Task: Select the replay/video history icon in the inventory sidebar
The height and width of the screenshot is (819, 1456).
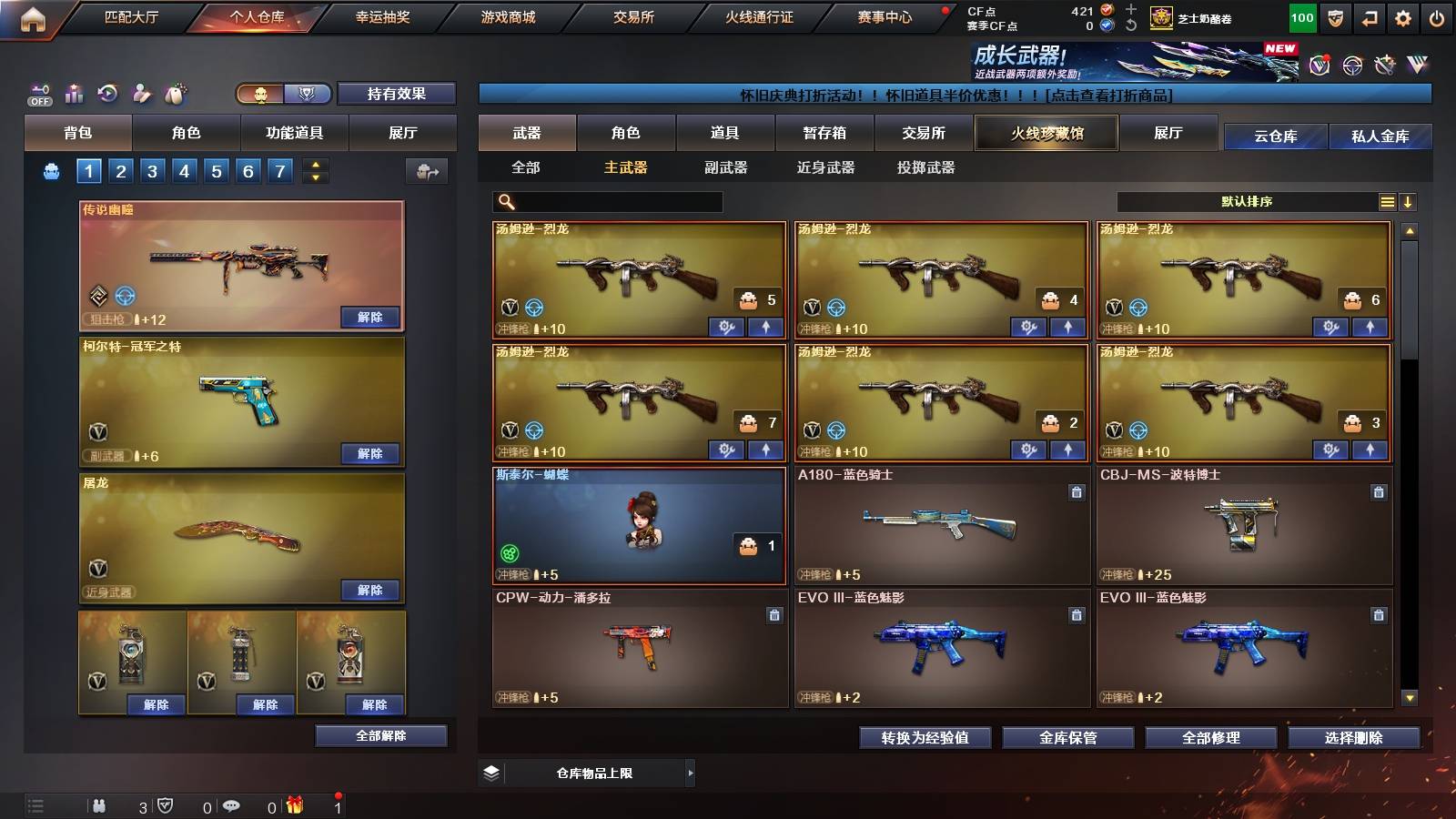Action: tap(107, 92)
